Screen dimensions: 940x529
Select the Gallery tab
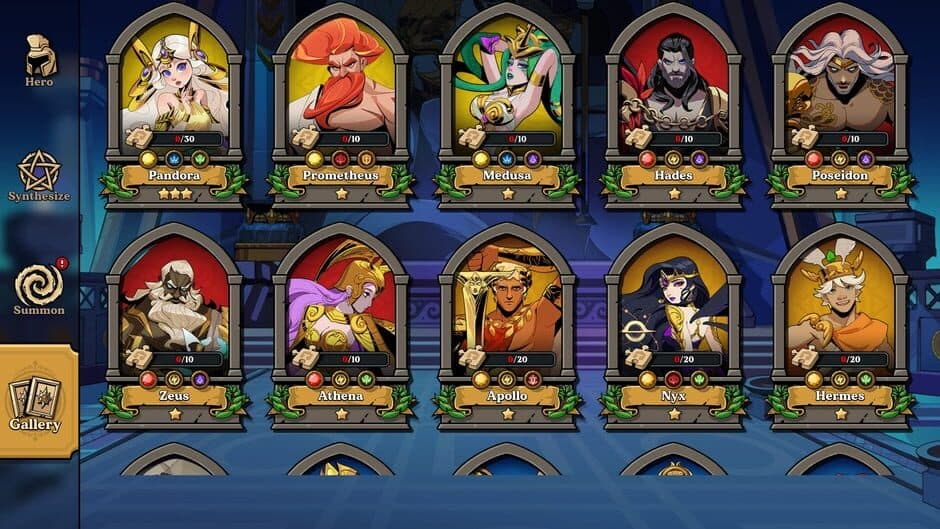pyautogui.click(x=37, y=402)
